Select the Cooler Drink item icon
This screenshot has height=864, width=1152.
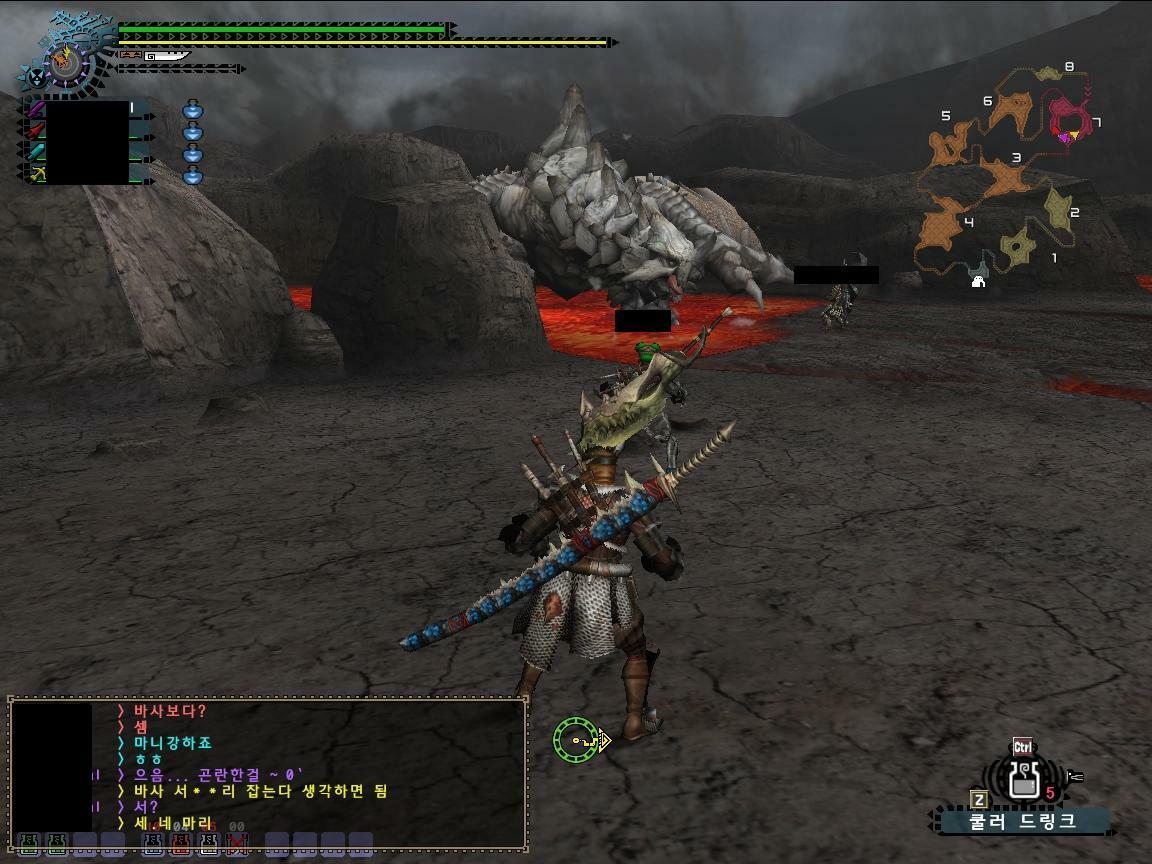pyautogui.click(x=1023, y=780)
